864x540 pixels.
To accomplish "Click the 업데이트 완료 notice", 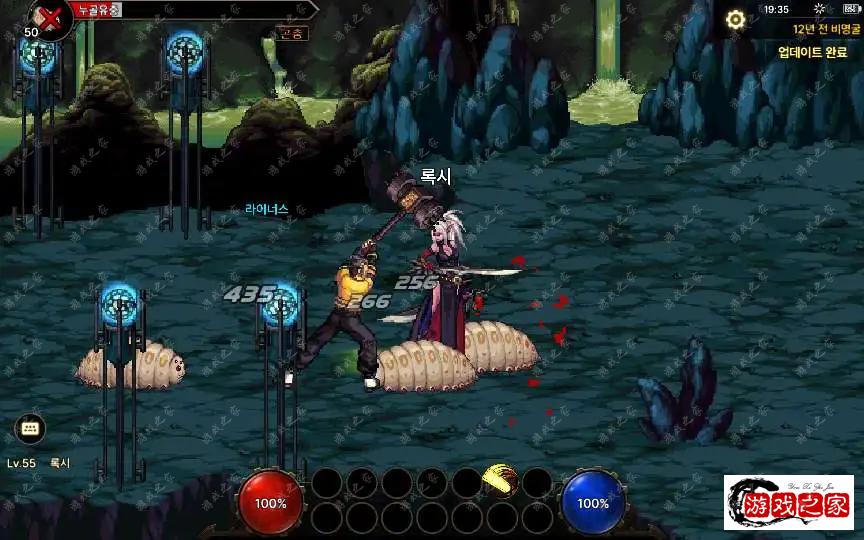I will point(812,52).
